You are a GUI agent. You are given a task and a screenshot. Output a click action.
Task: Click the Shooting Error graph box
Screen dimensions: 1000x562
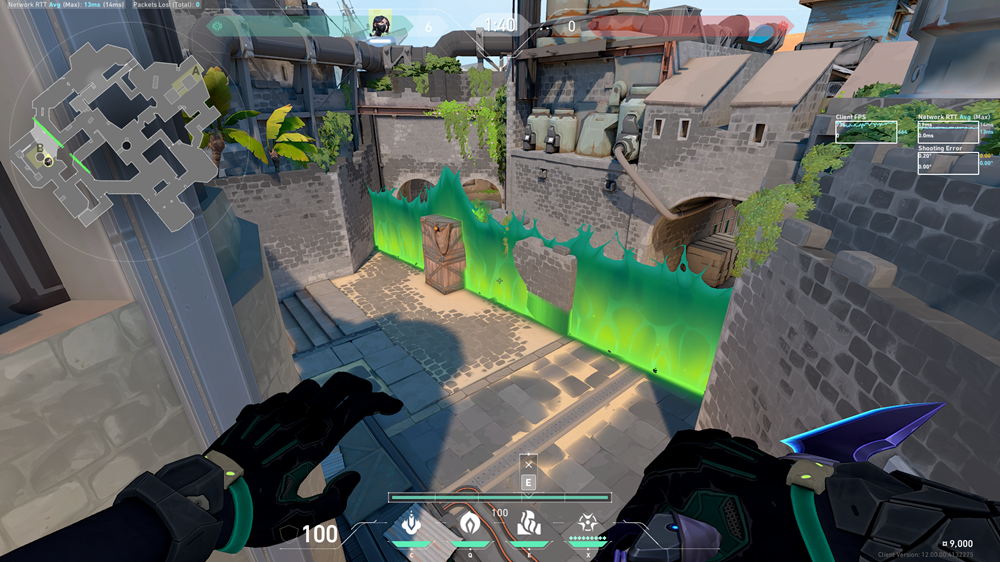[x=948, y=162]
